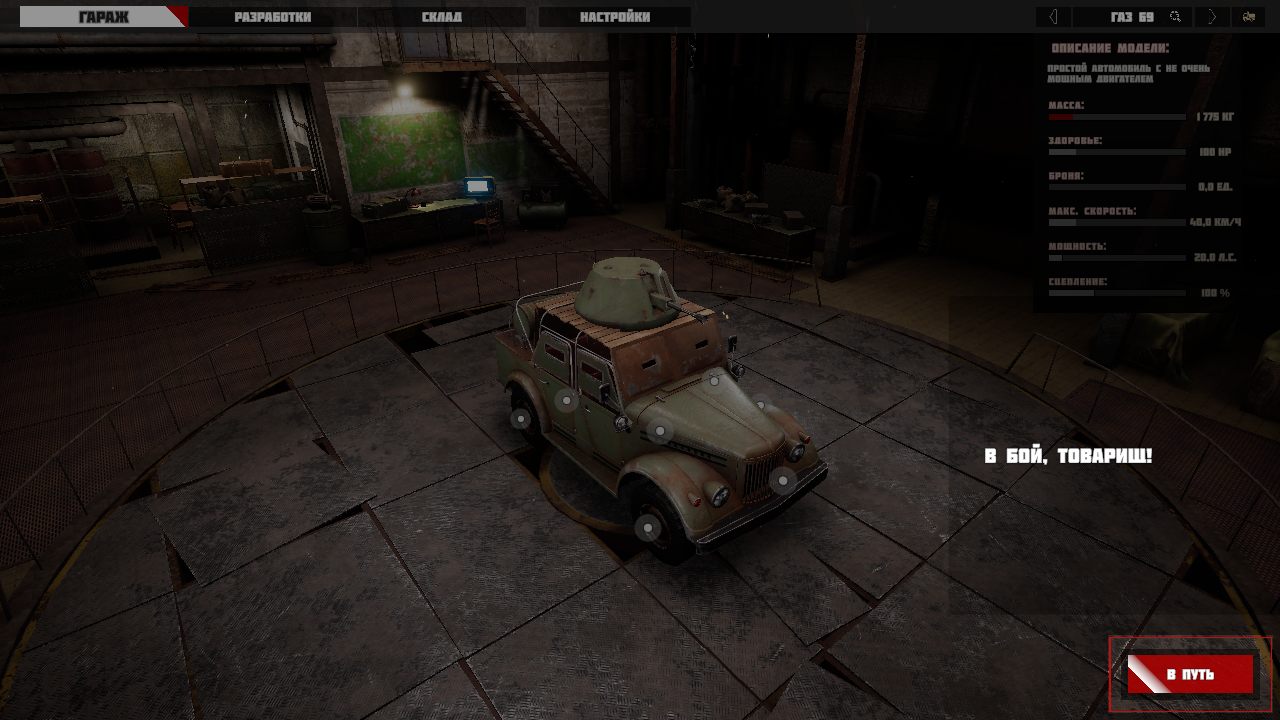Select the previous vehicle with left arrow
This screenshot has height=720, width=1280.
pos(1053,17)
